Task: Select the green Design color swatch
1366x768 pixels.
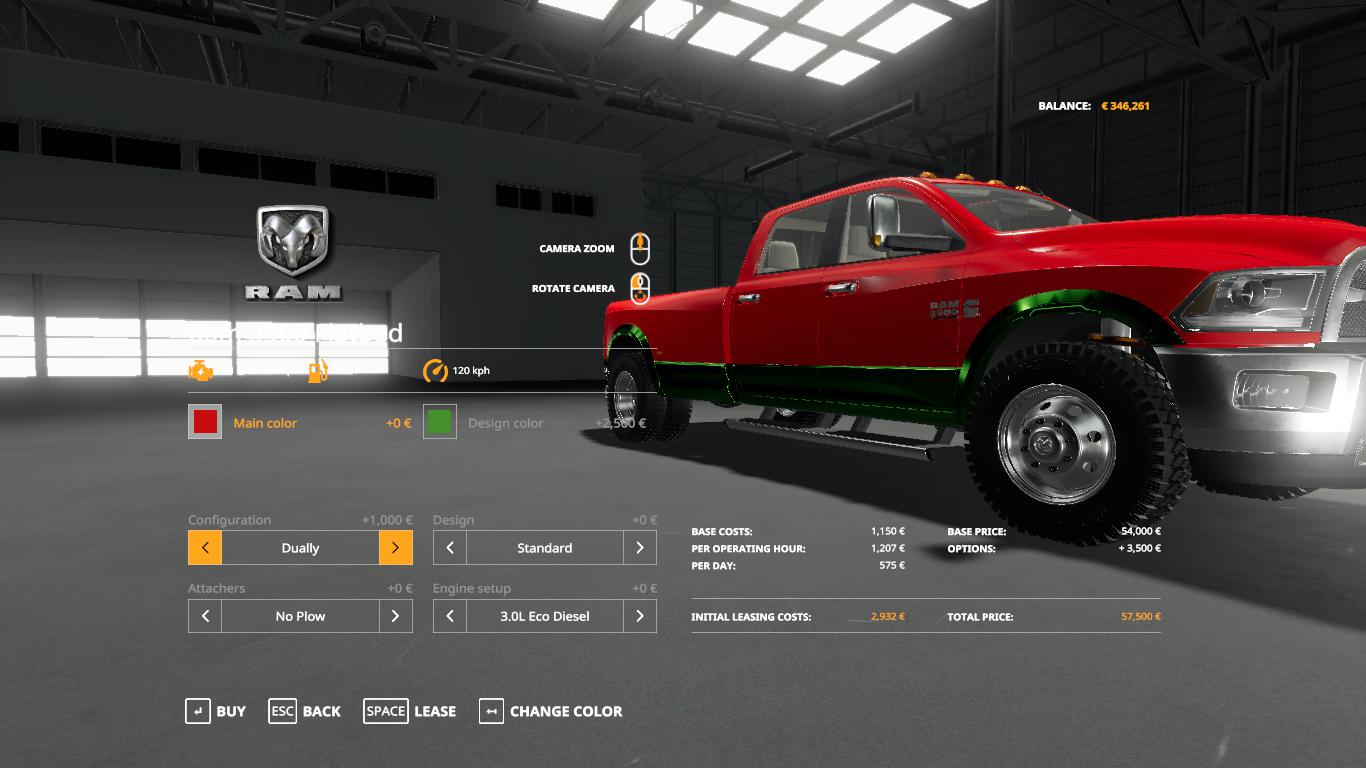Action: pos(440,422)
